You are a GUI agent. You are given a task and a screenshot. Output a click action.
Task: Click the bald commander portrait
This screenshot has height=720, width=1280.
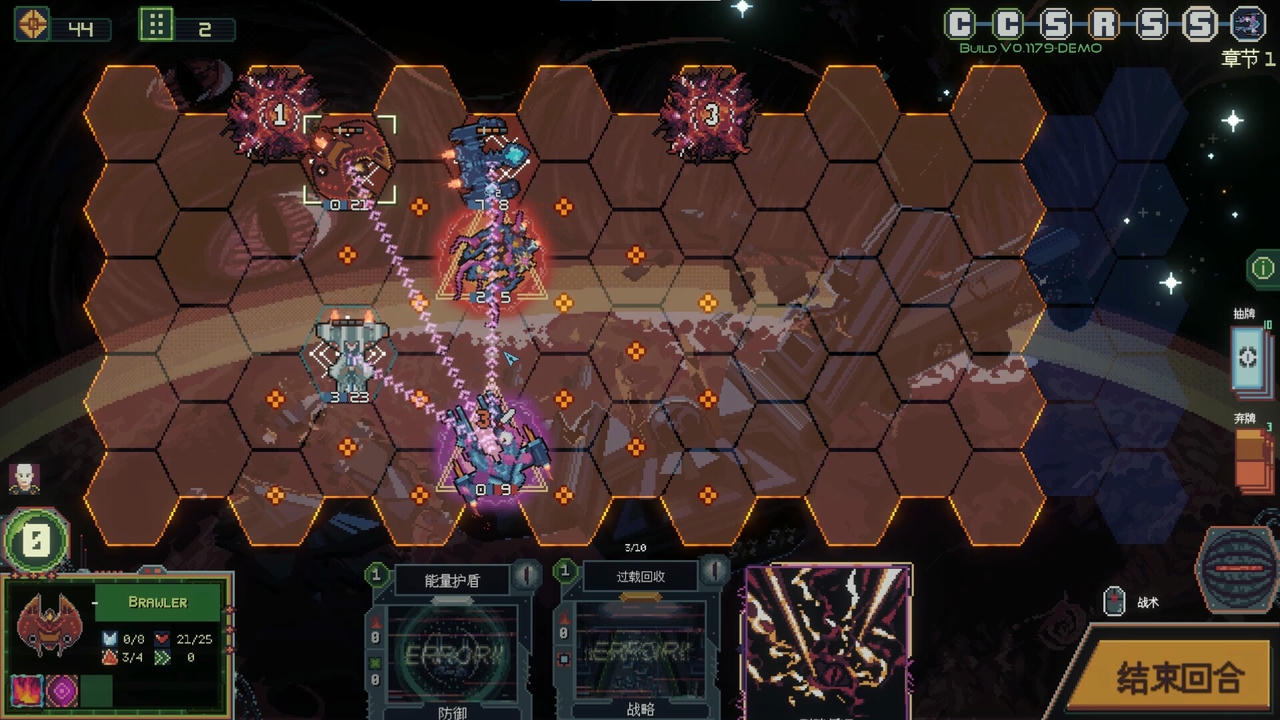tap(24, 478)
